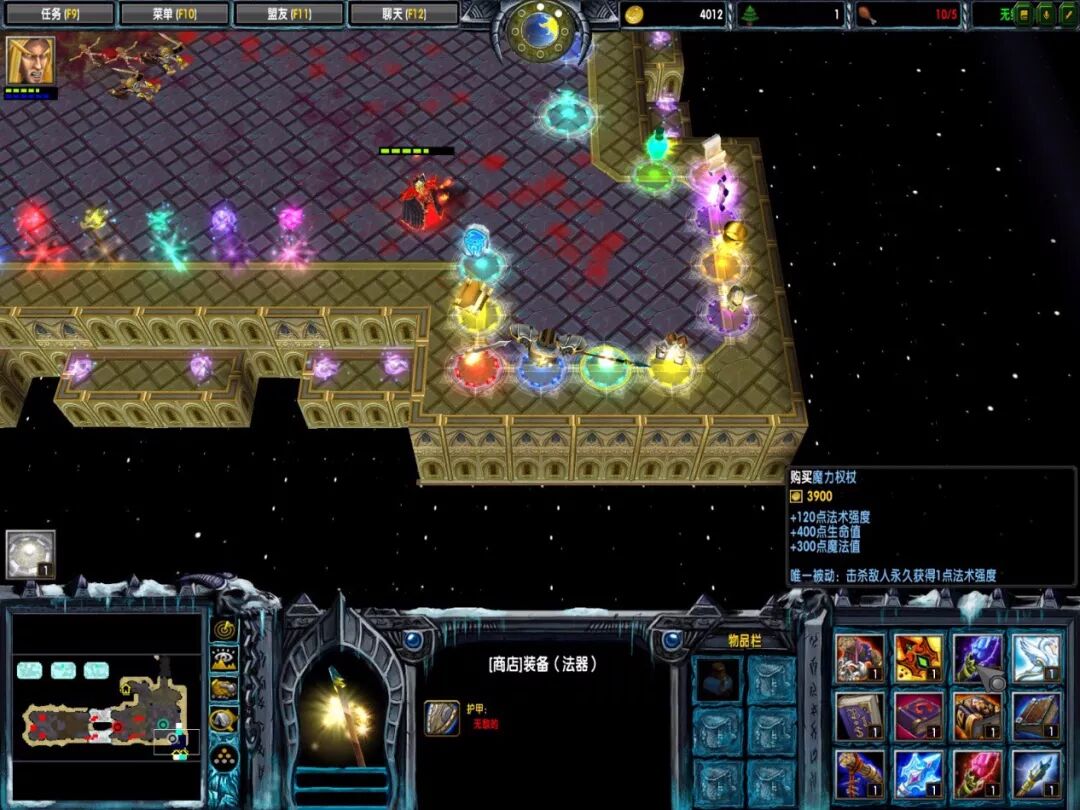Open the 任务 (F9) quests menu
The height and width of the screenshot is (810, 1080).
(59, 14)
